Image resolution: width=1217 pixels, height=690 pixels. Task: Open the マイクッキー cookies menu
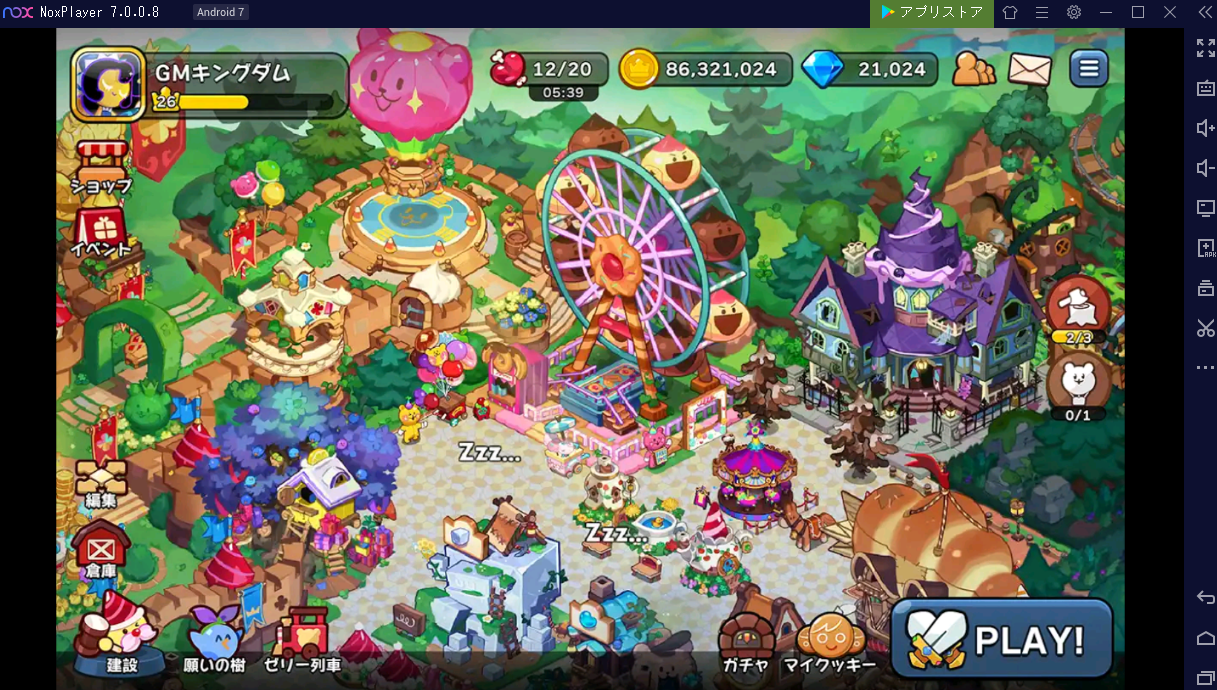[829, 640]
